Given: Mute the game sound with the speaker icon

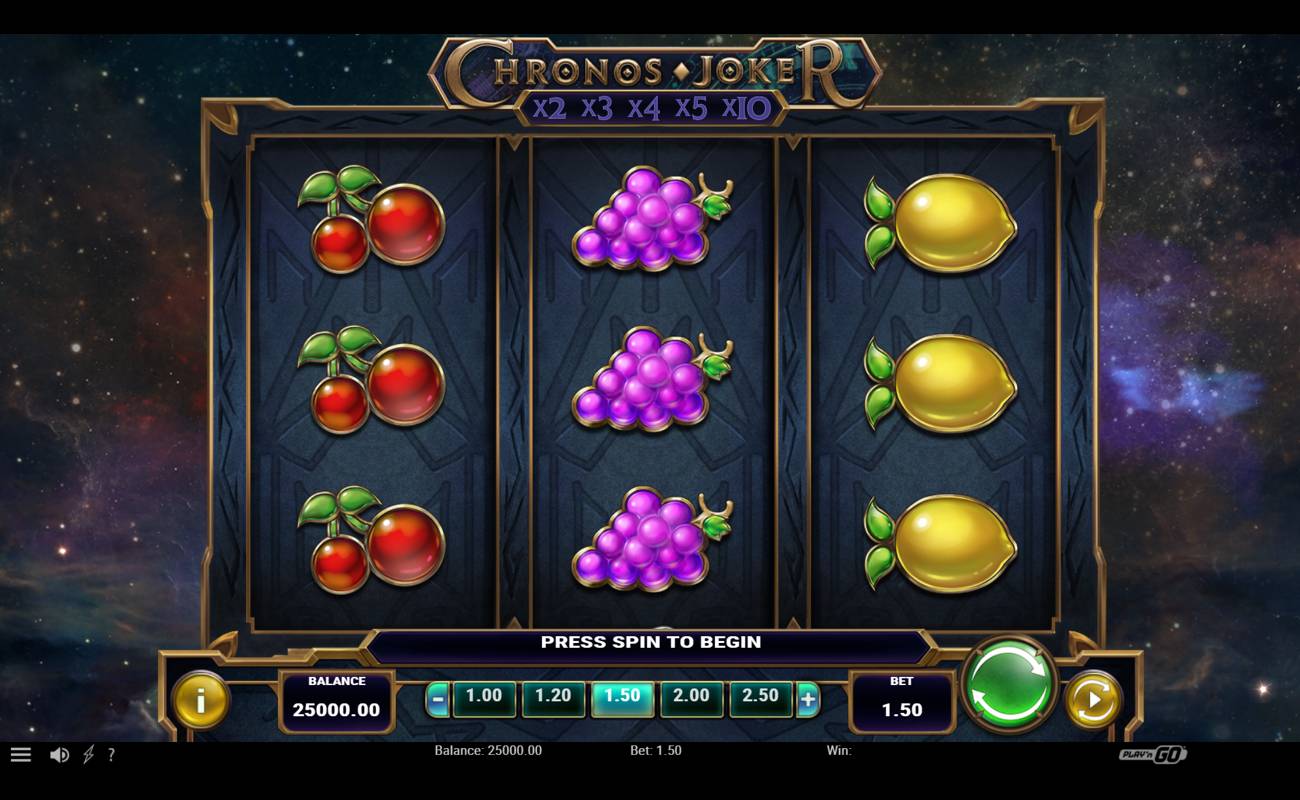Looking at the screenshot, I should coord(62,755).
